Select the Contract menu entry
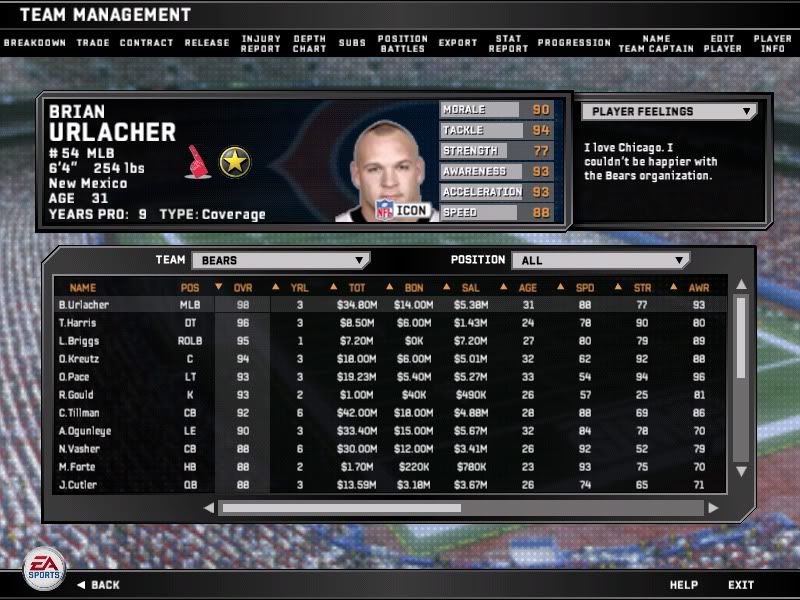The image size is (800, 600). (146, 43)
